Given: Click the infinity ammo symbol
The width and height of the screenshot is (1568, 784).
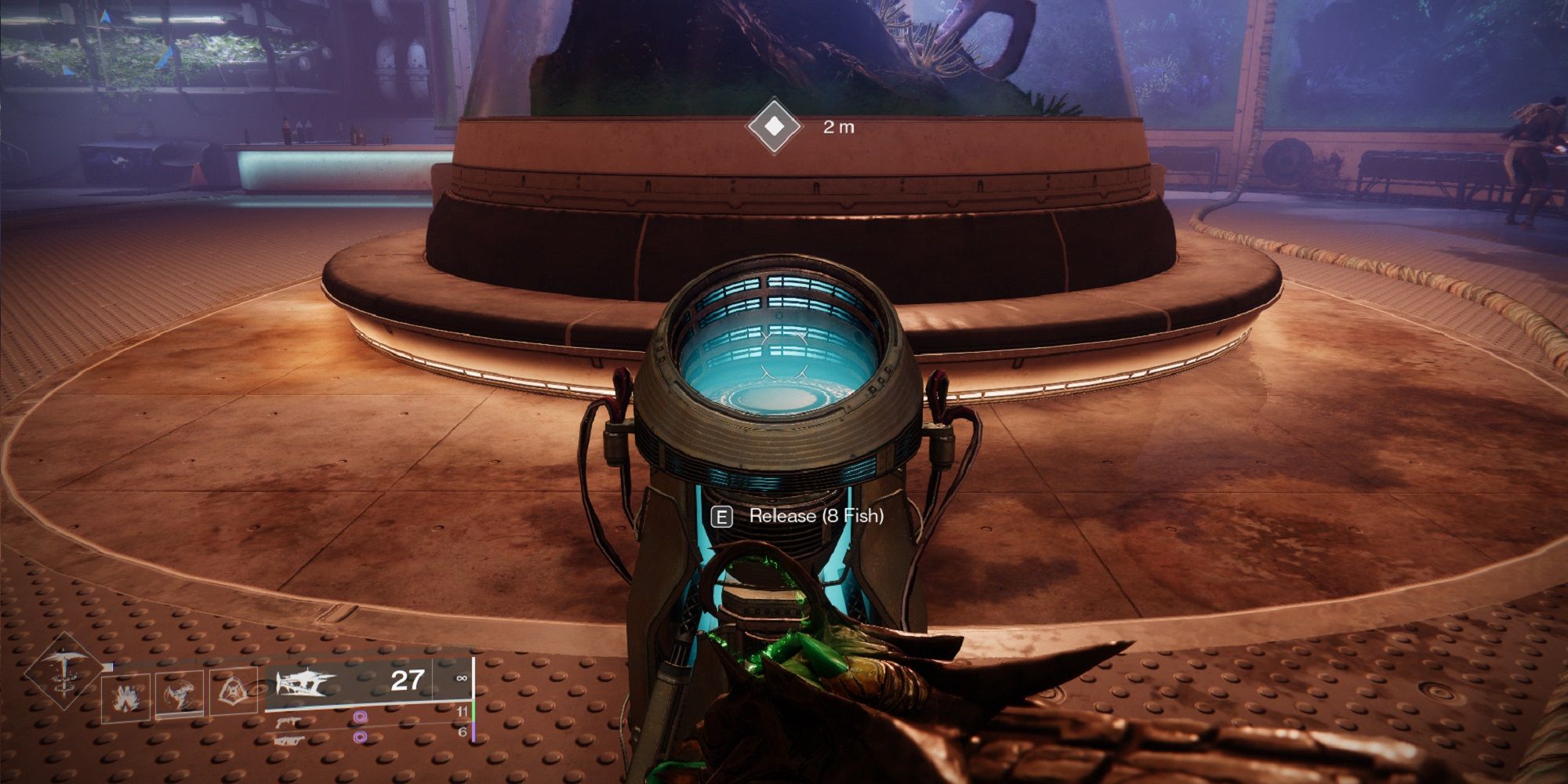Looking at the screenshot, I should (461, 679).
